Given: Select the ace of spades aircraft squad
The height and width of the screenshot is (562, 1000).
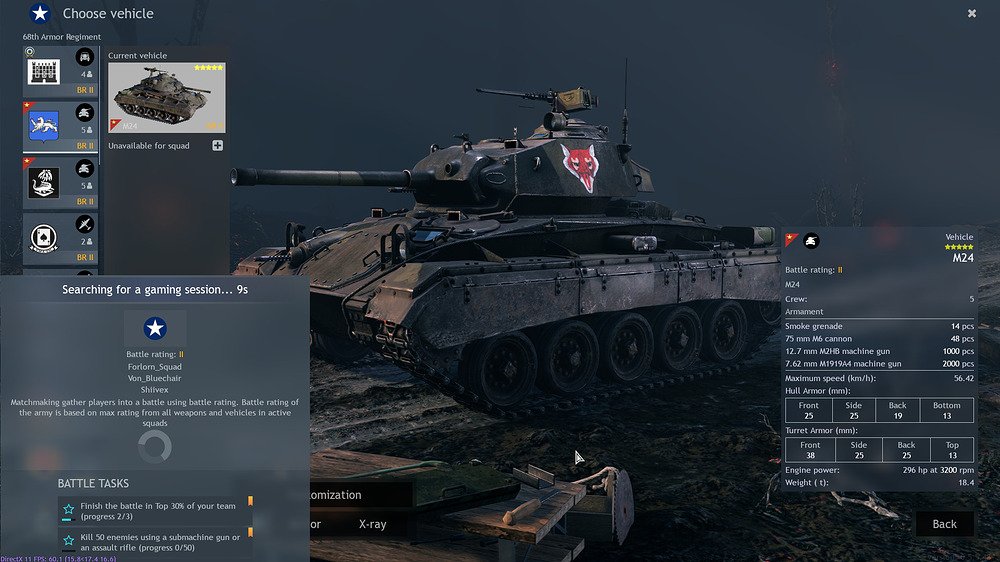Looking at the screenshot, I should [x=61, y=236].
